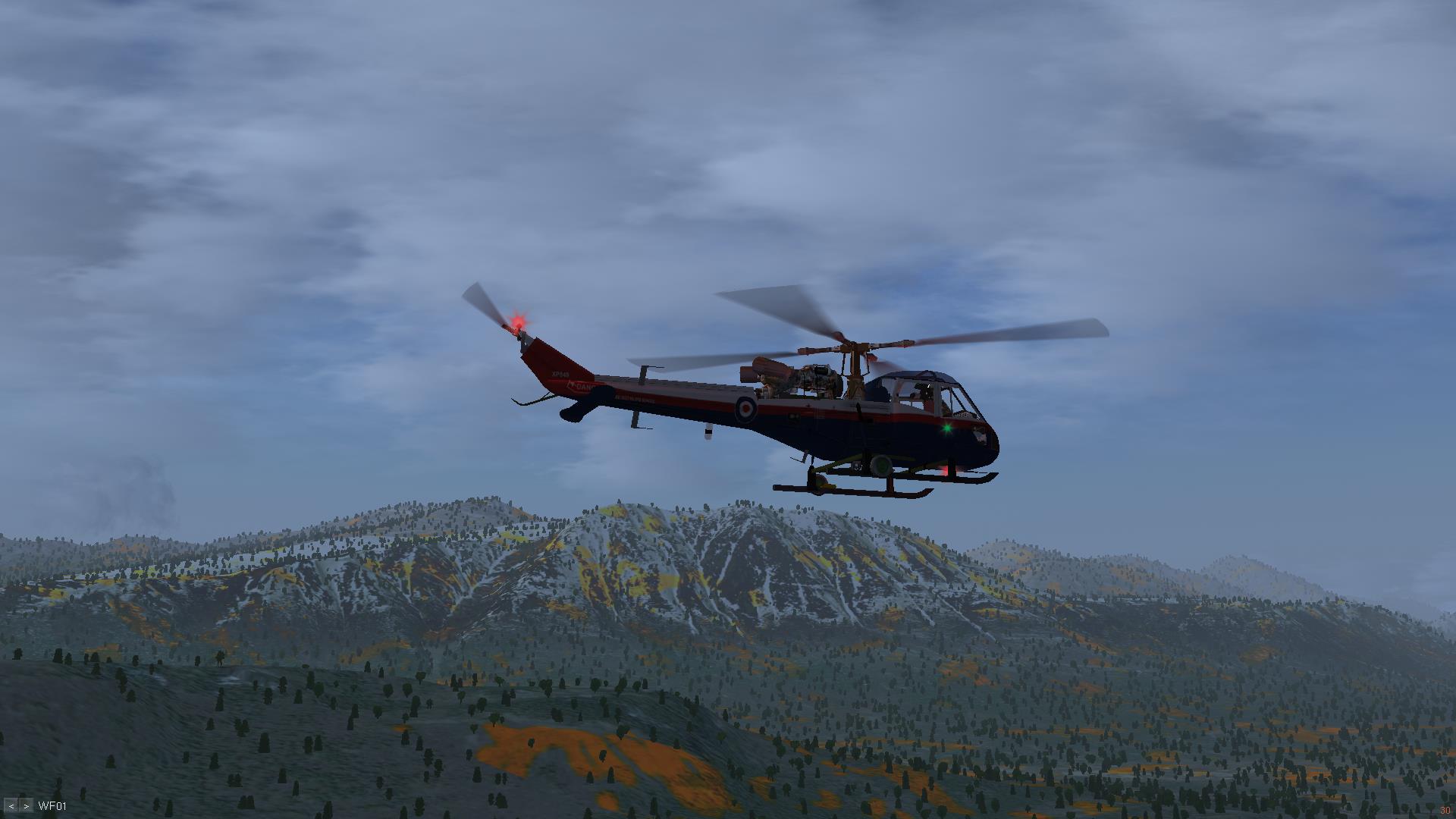Screen dimensions: 1456x819
Task: Click the previous arrow beside WF01
Action: click(x=11, y=806)
